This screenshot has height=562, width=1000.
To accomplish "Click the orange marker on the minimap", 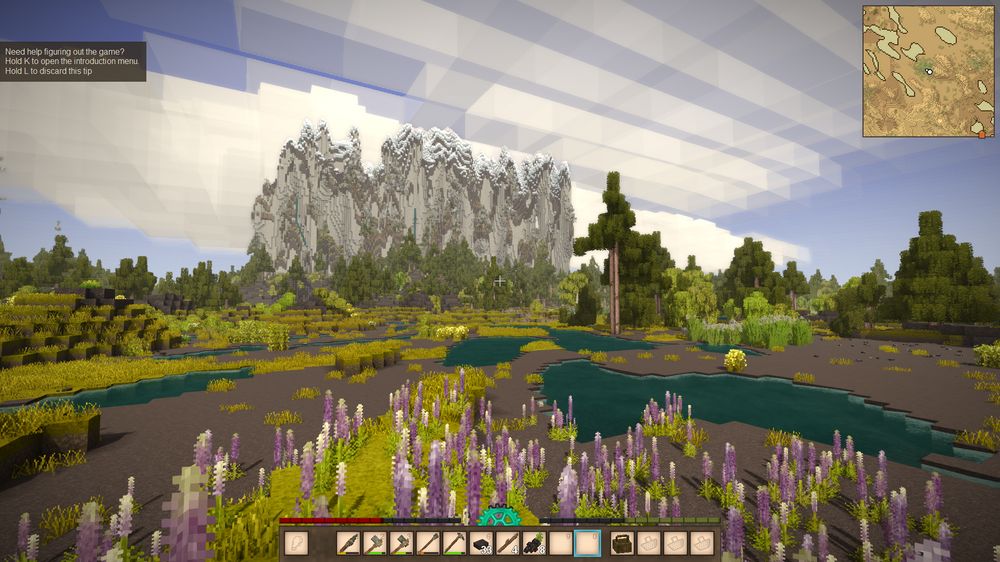I will point(982,134).
